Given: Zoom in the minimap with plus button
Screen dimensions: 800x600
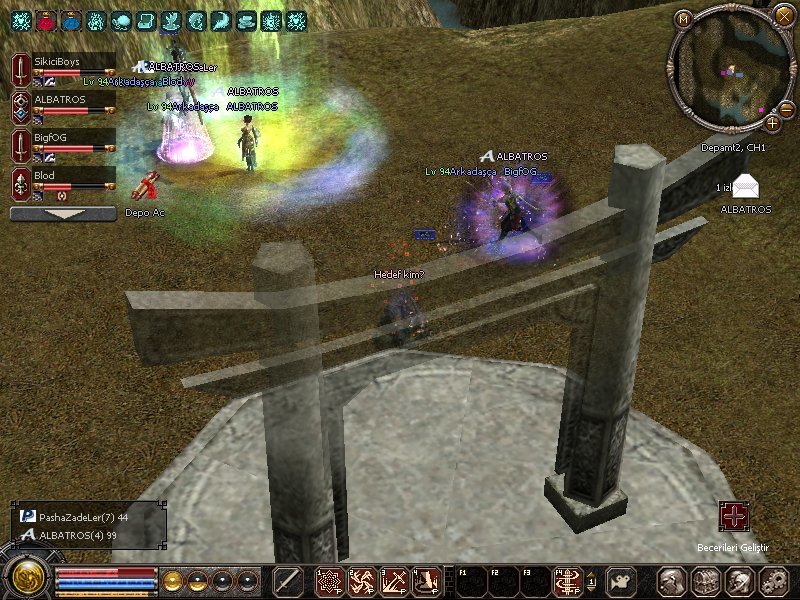Looking at the screenshot, I should pyautogui.click(x=772, y=123).
